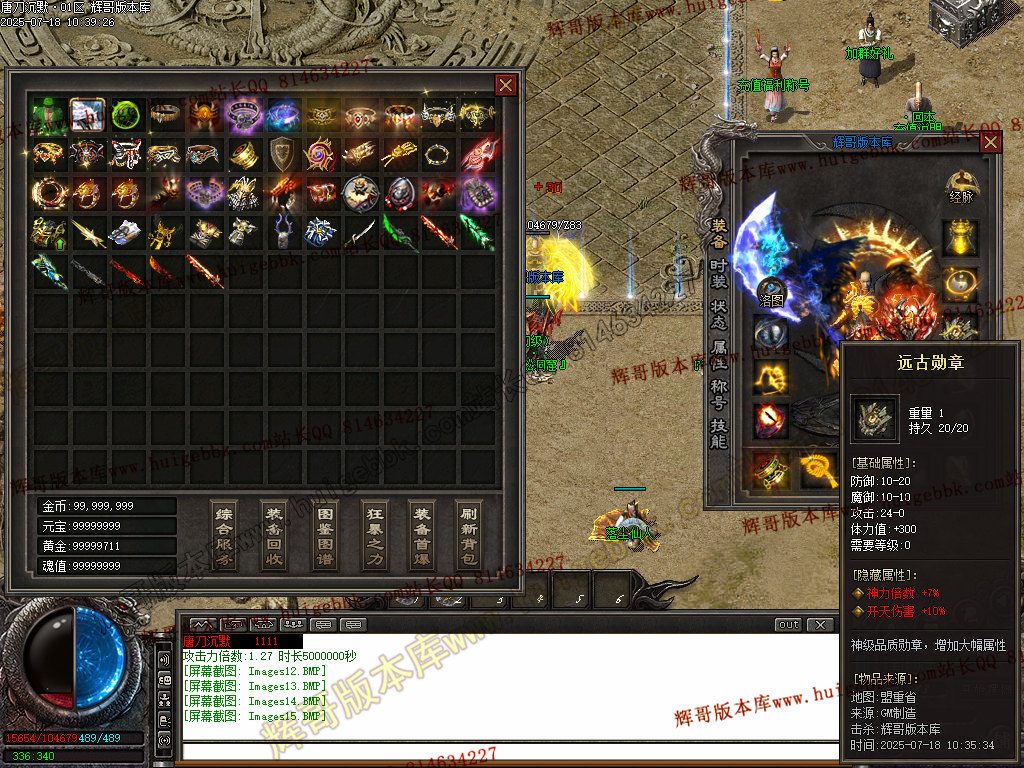Open the 属性 attributes tab

(x=719, y=355)
